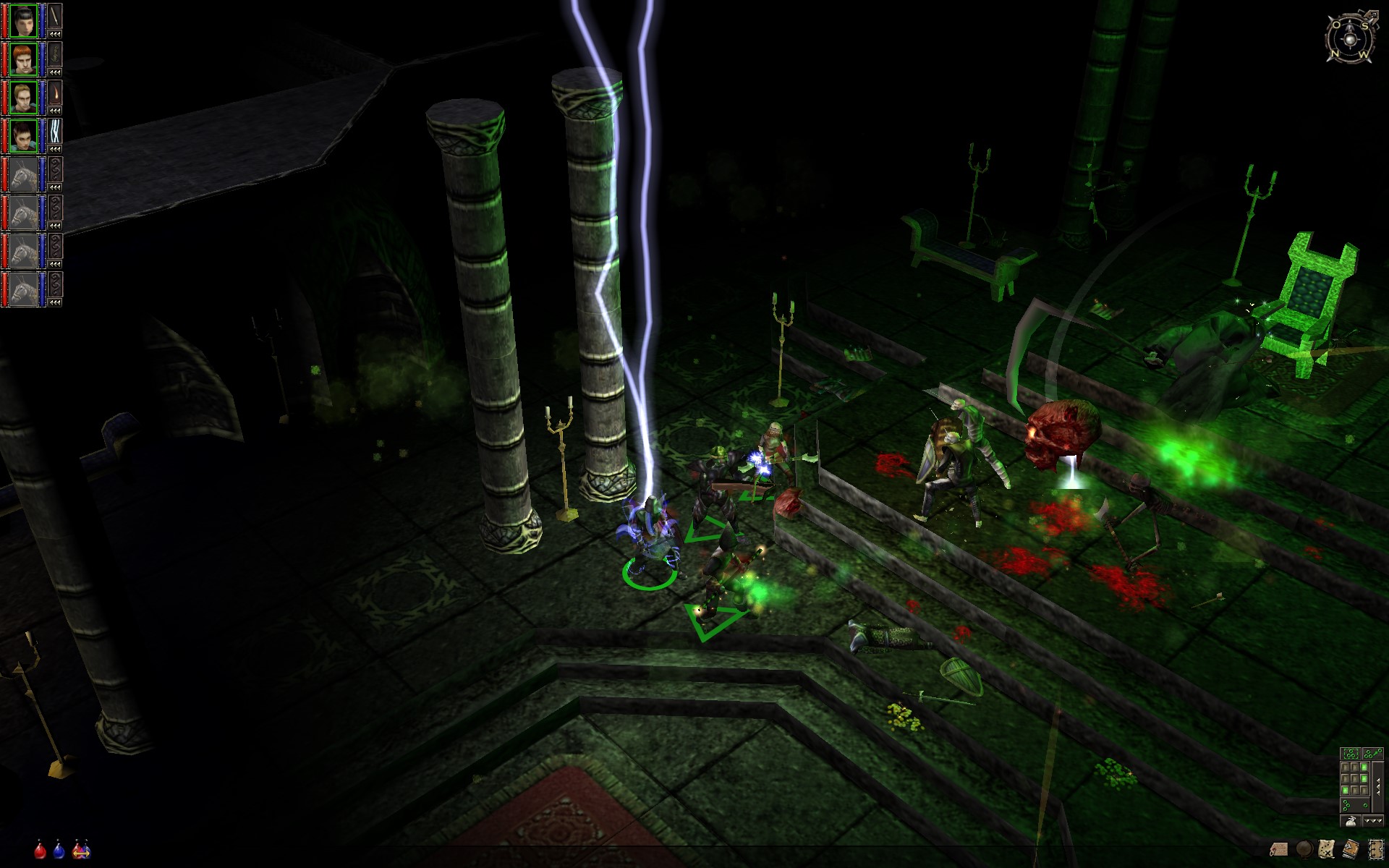Screen dimensions: 1389x868
Task: Click the select-all party members button
Action: tap(1349, 755)
